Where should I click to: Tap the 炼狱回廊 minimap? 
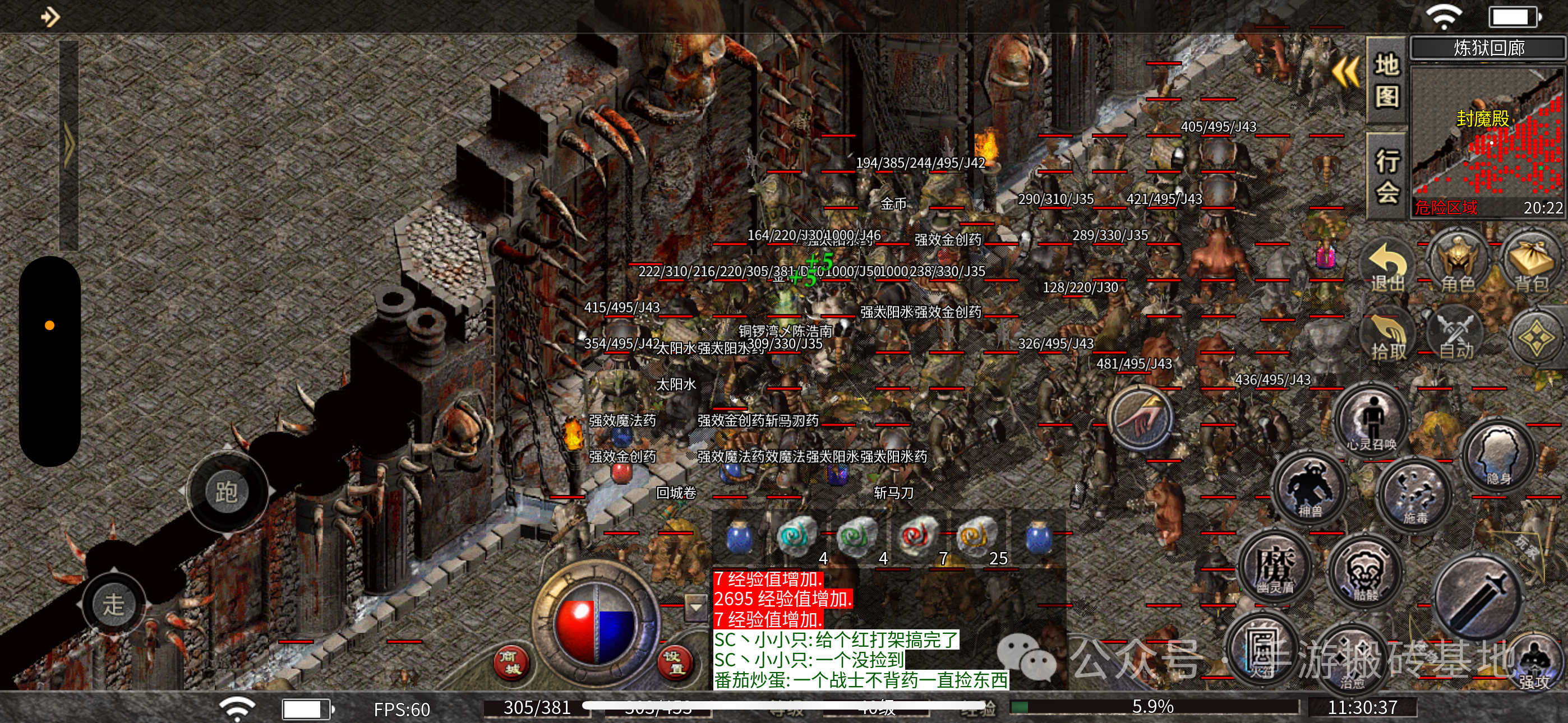click(x=1487, y=141)
